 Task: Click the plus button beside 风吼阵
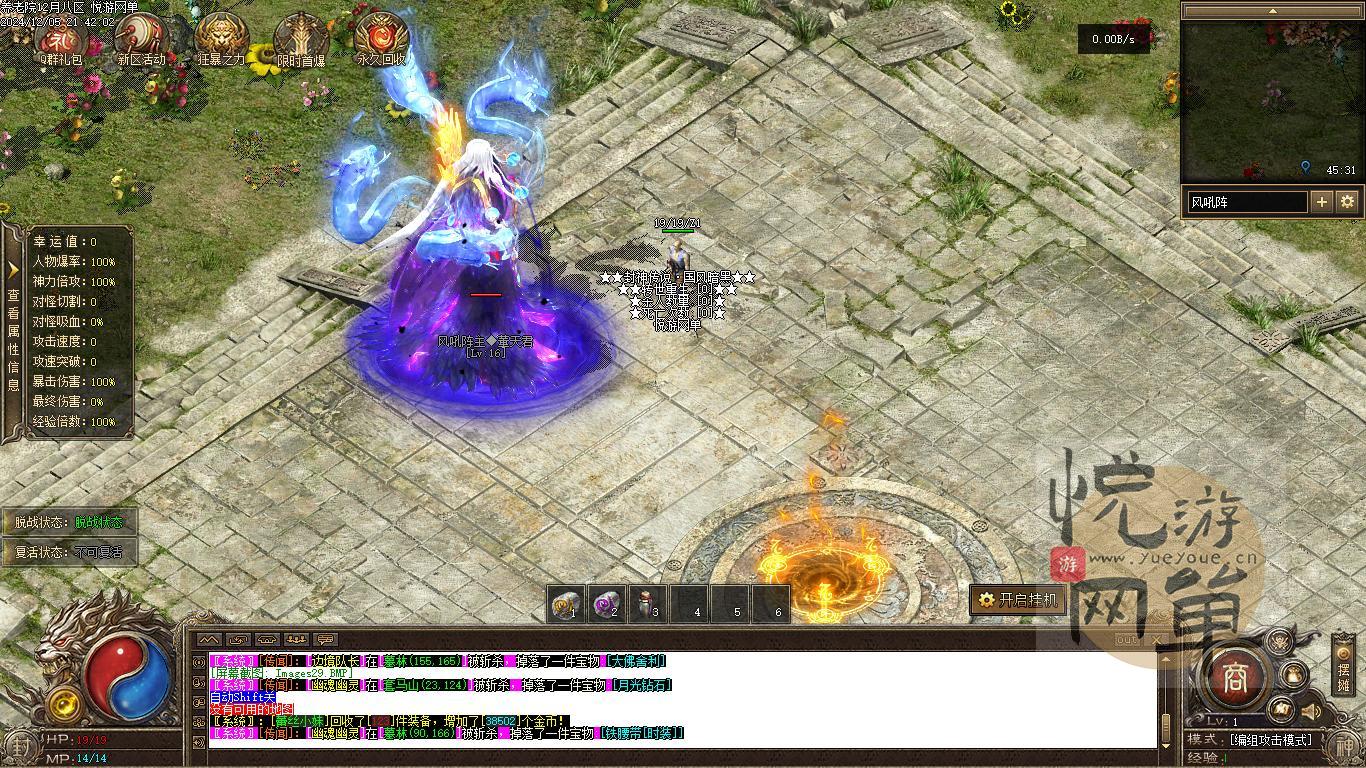pyautogui.click(x=1322, y=202)
